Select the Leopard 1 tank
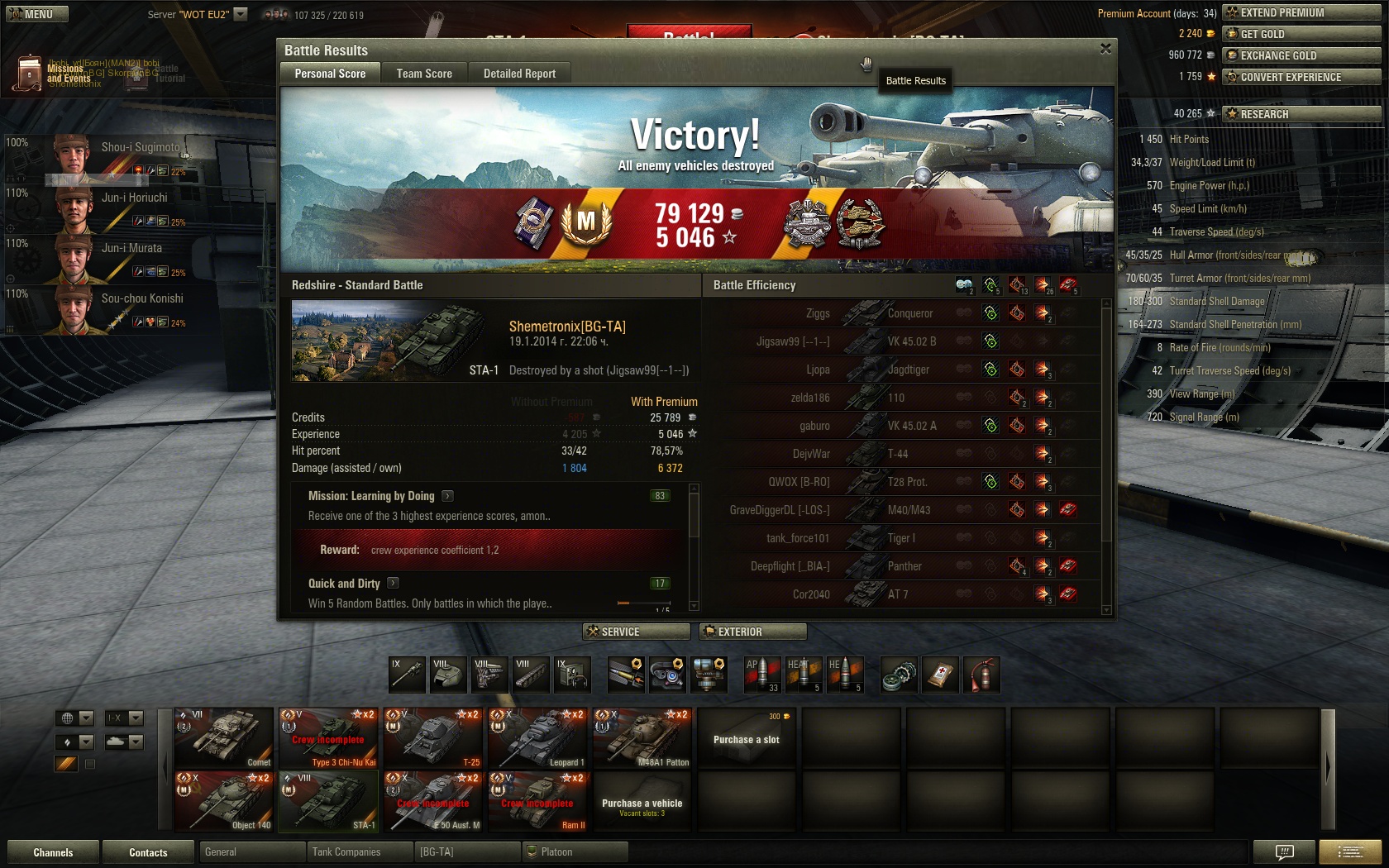This screenshot has height=868, width=1389. (538, 738)
